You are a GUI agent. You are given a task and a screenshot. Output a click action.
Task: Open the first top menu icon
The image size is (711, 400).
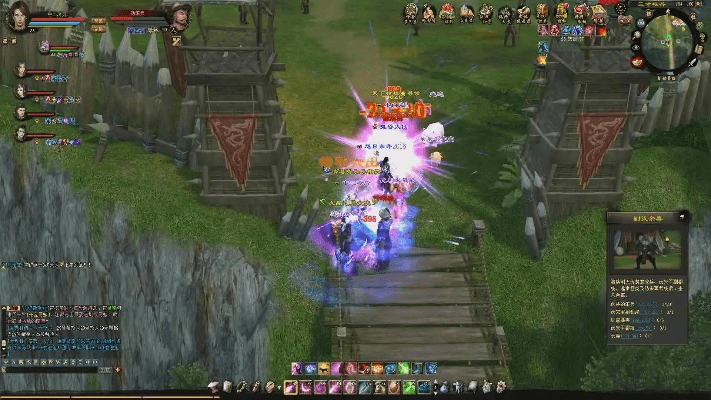tap(410, 13)
